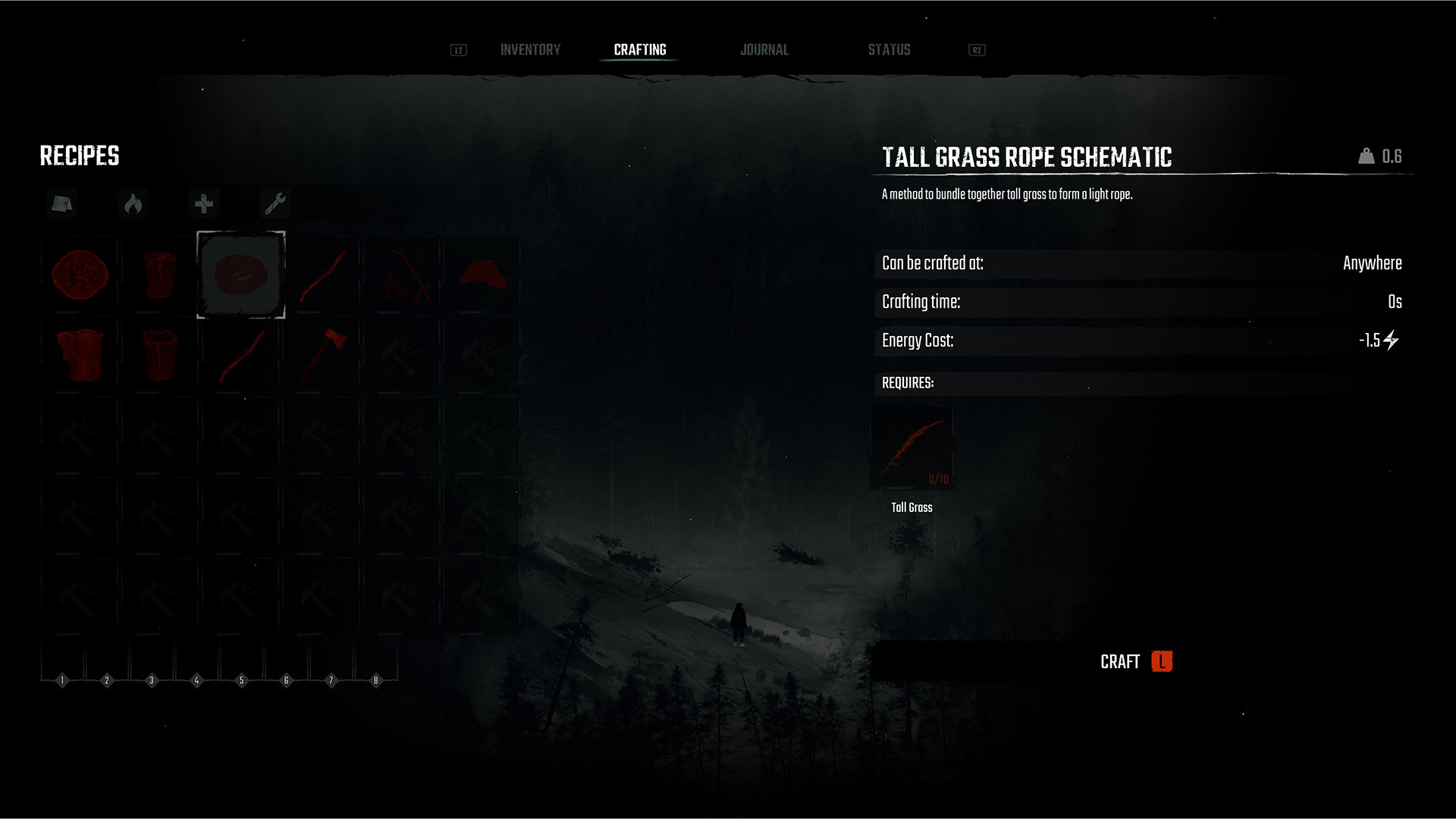Click the weight icon near 0.6
The height and width of the screenshot is (819, 1456).
pyautogui.click(x=1365, y=155)
